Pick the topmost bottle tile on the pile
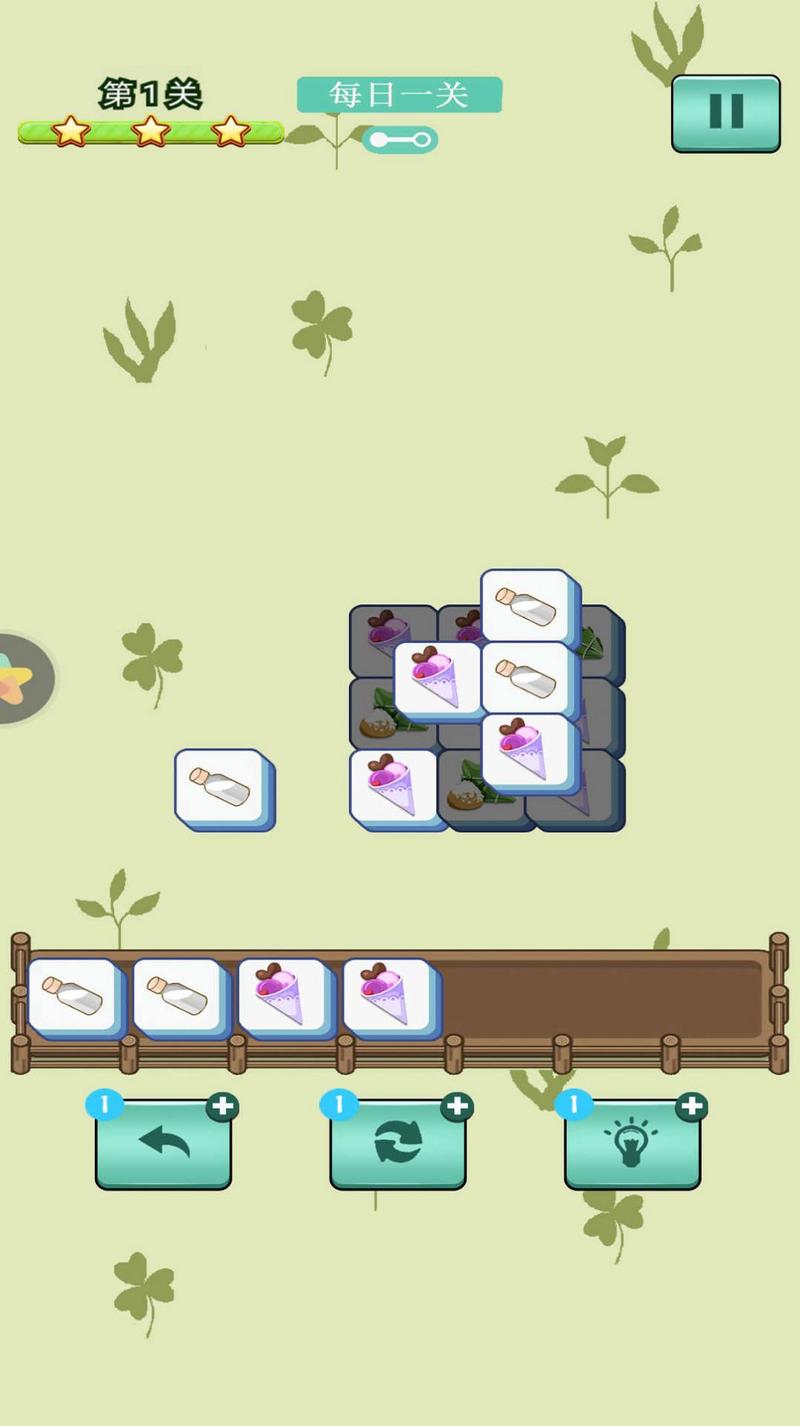 click(x=528, y=604)
